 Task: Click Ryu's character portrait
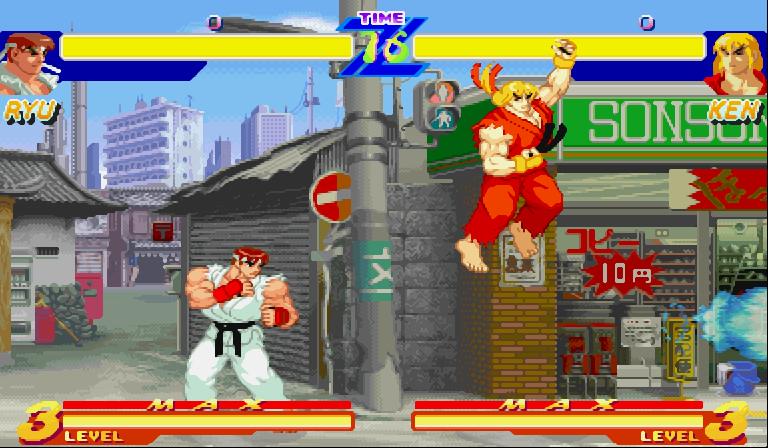(28, 63)
